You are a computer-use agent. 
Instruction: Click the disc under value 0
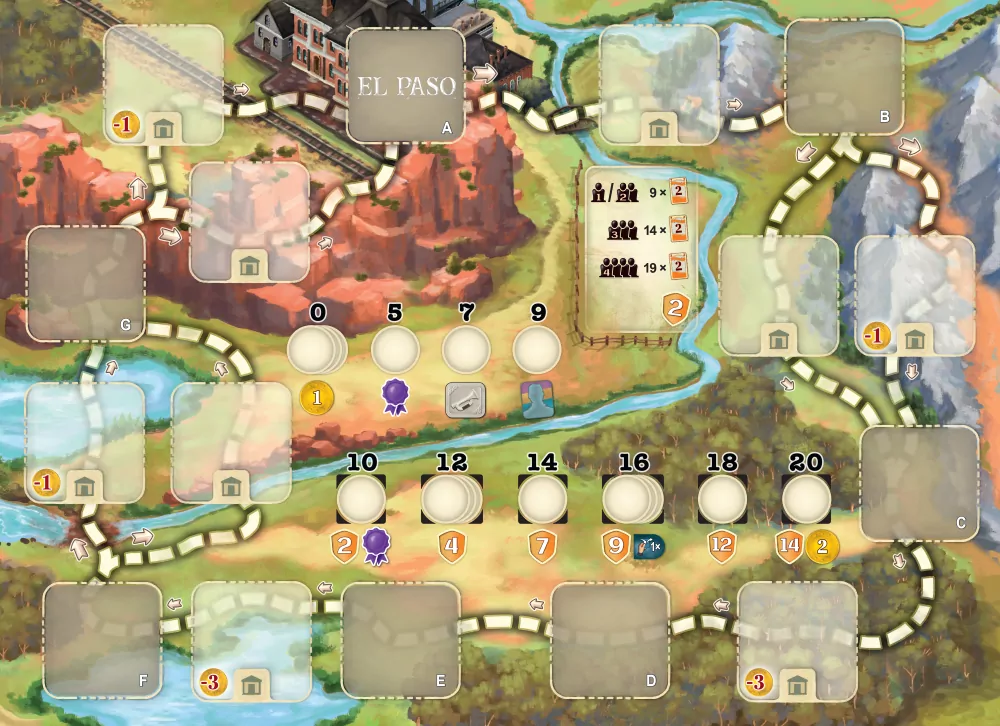pos(316,352)
